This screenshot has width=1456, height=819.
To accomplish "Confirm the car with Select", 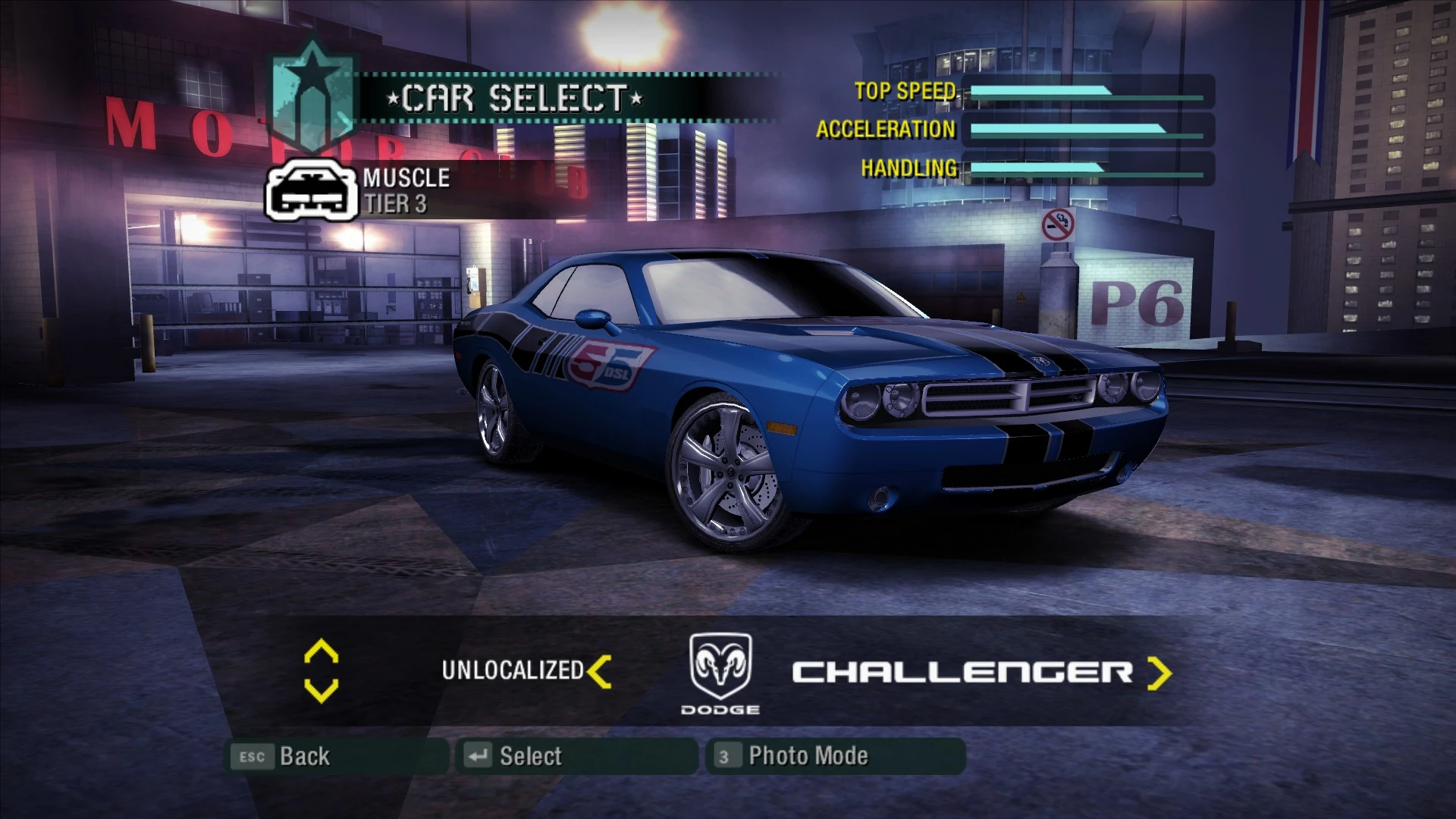I will coord(576,756).
